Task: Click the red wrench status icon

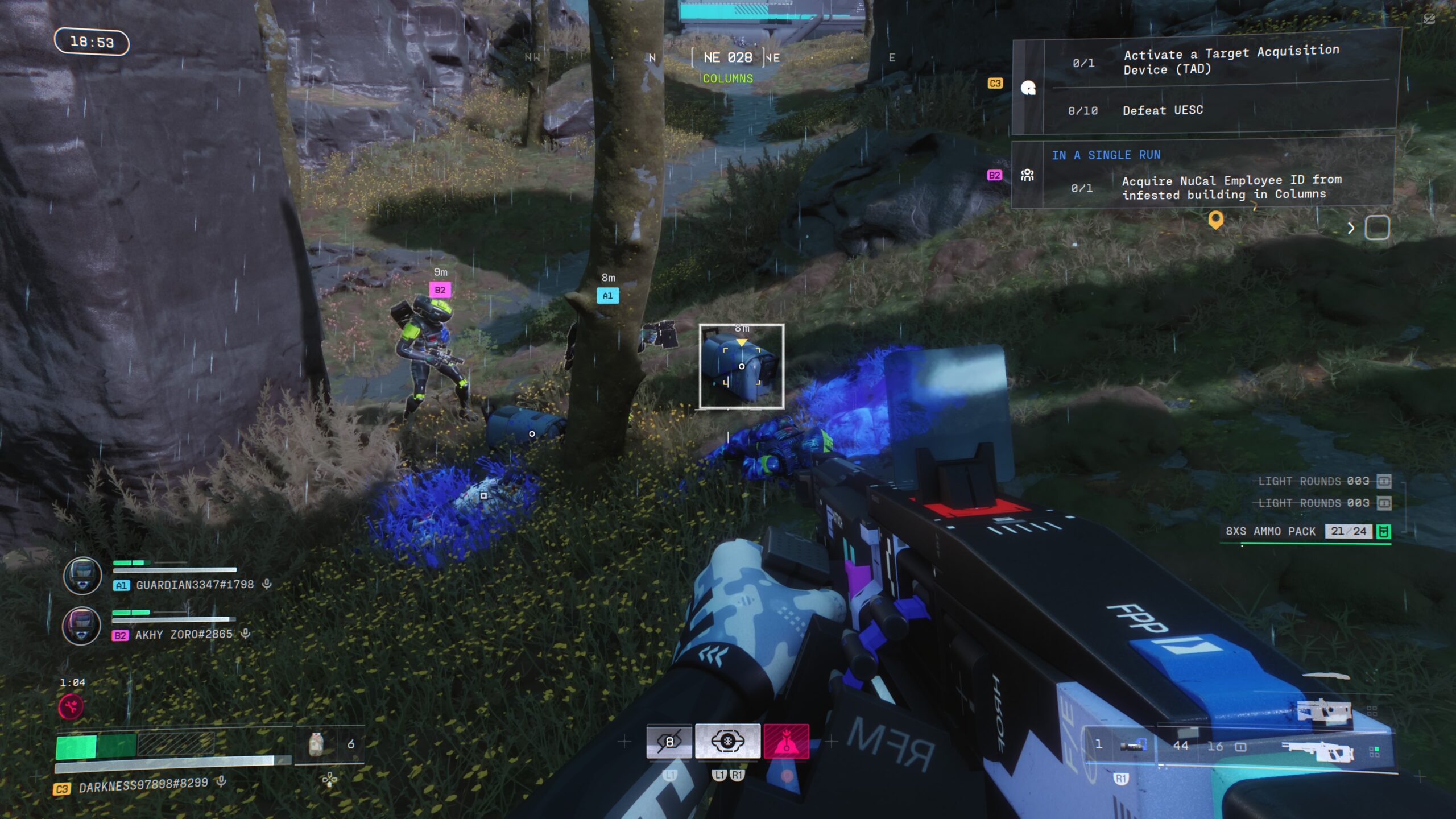Action: (x=71, y=707)
